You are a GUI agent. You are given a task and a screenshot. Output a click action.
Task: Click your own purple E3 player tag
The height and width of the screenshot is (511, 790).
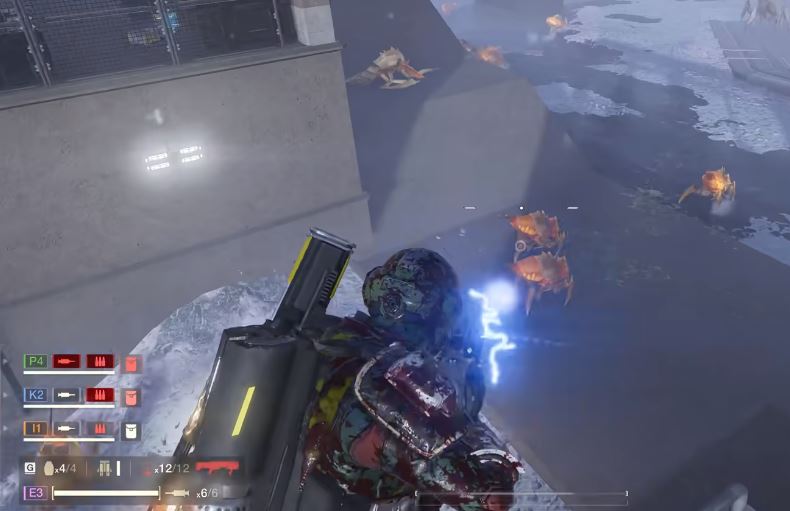pyautogui.click(x=35, y=492)
